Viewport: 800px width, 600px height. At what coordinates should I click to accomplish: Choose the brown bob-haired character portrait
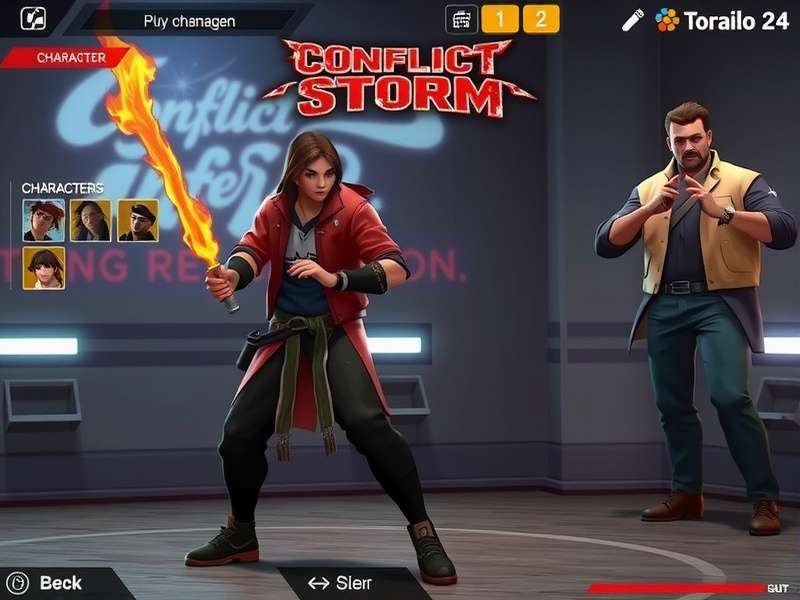point(43,268)
